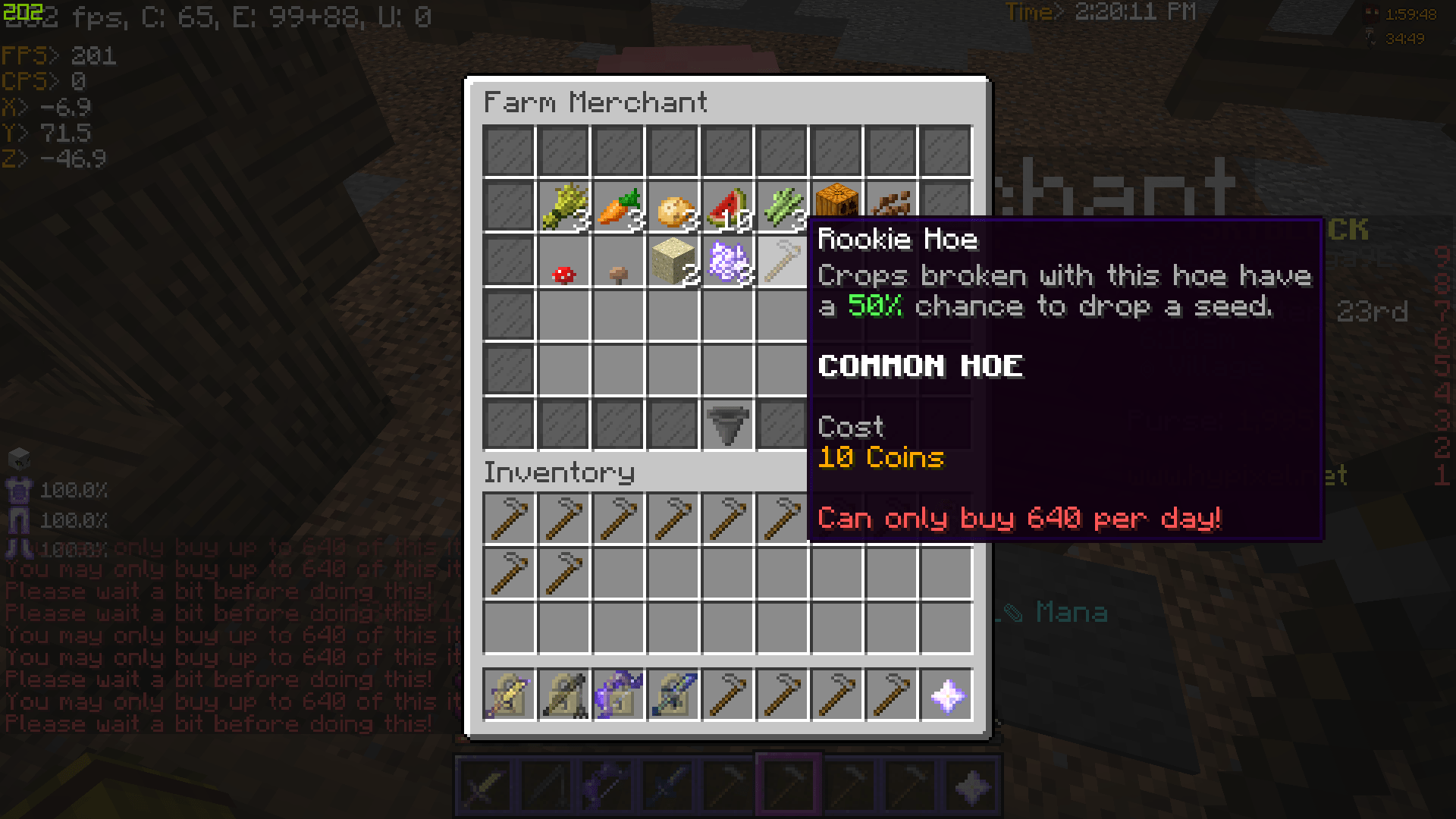Select the carrot item in the shop
Image resolution: width=1456 pixels, height=819 pixels.
619,205
